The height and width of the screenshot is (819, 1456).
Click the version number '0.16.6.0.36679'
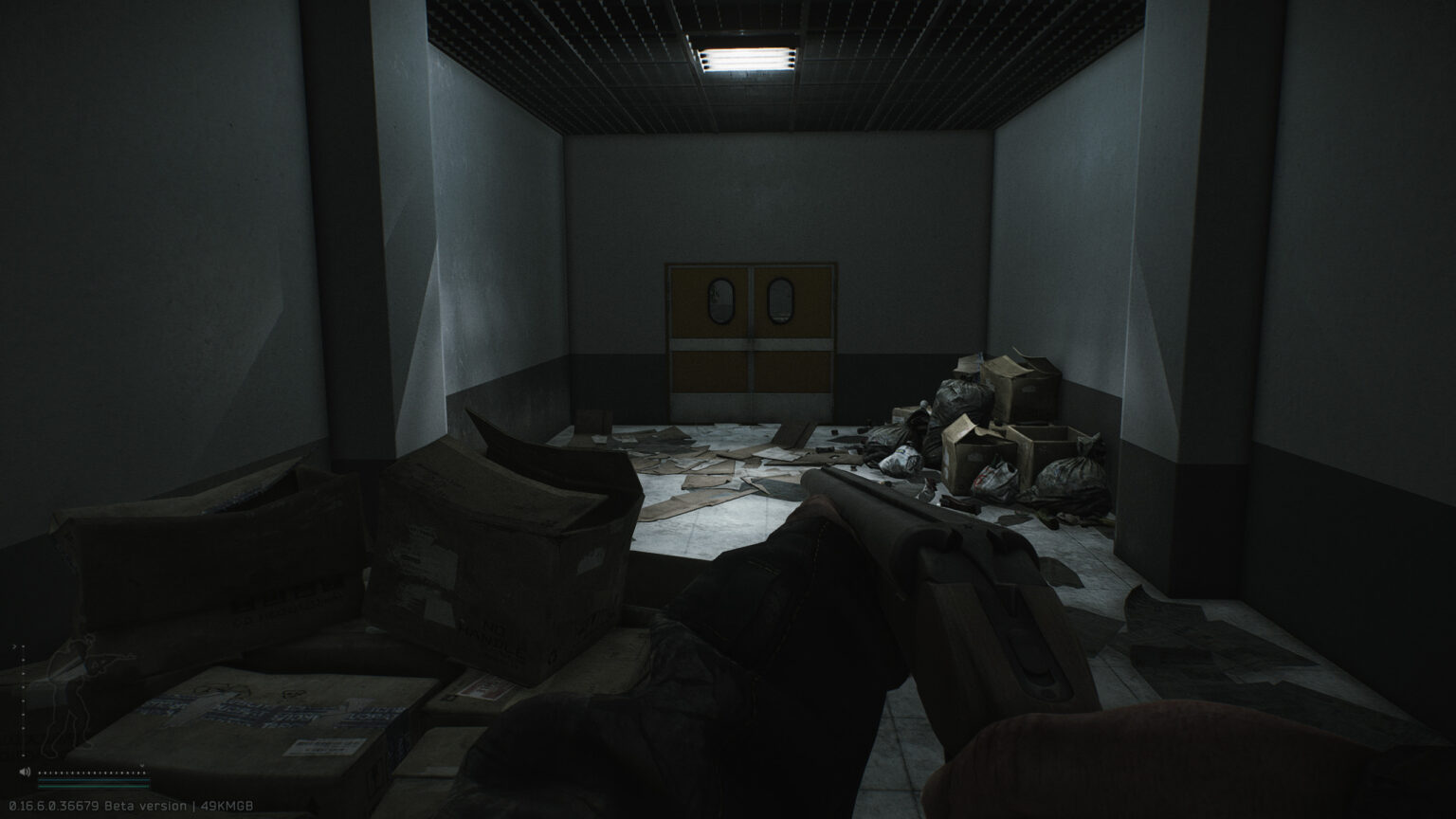55,805
